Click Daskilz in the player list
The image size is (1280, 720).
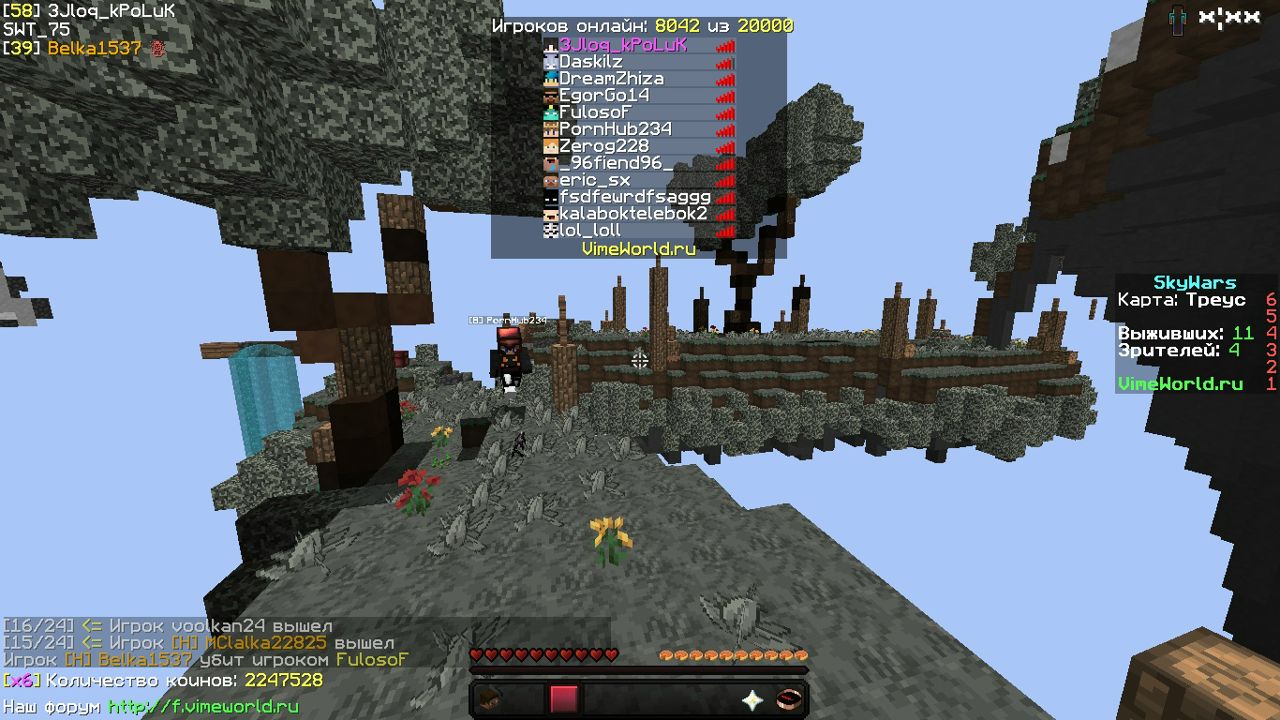(590, 62)
